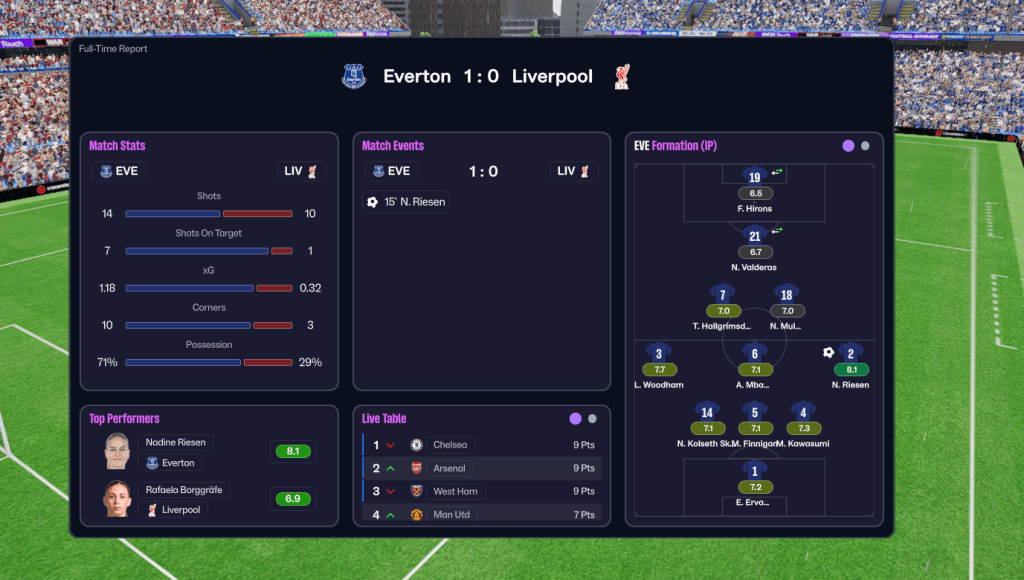Screen dimensions: 1024x580
Task: Select shirt number 18 on the formation
Action: [x=787, y=295]
